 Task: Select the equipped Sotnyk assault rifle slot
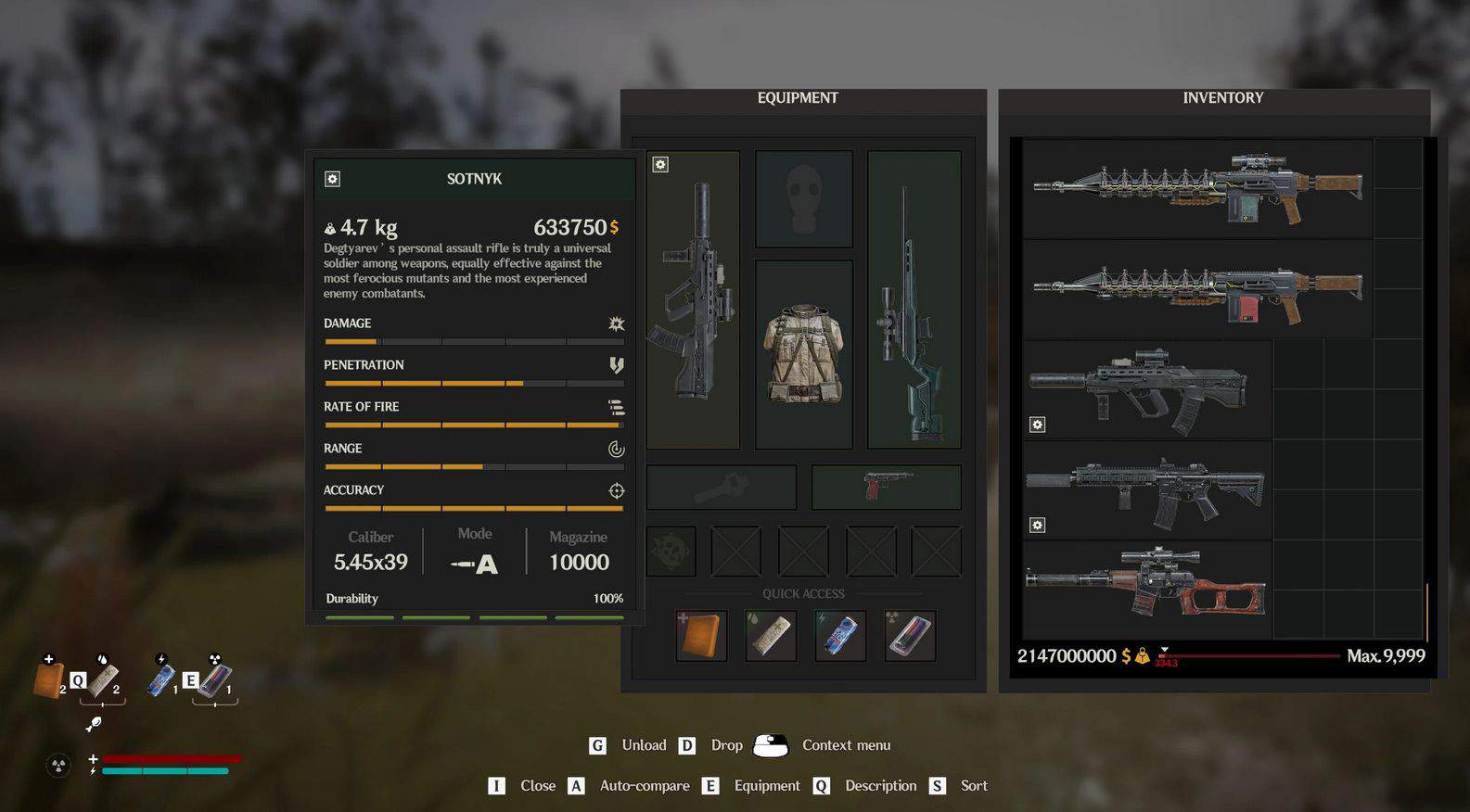click(x=694, y=299)
